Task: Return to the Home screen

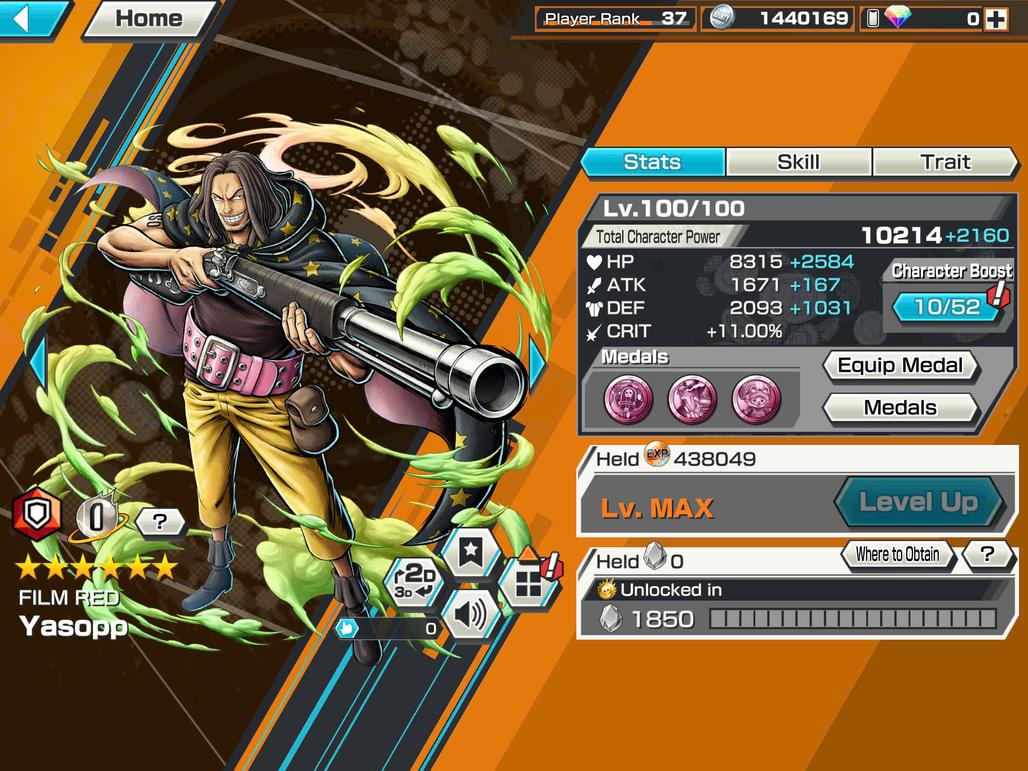Action: 149,18
